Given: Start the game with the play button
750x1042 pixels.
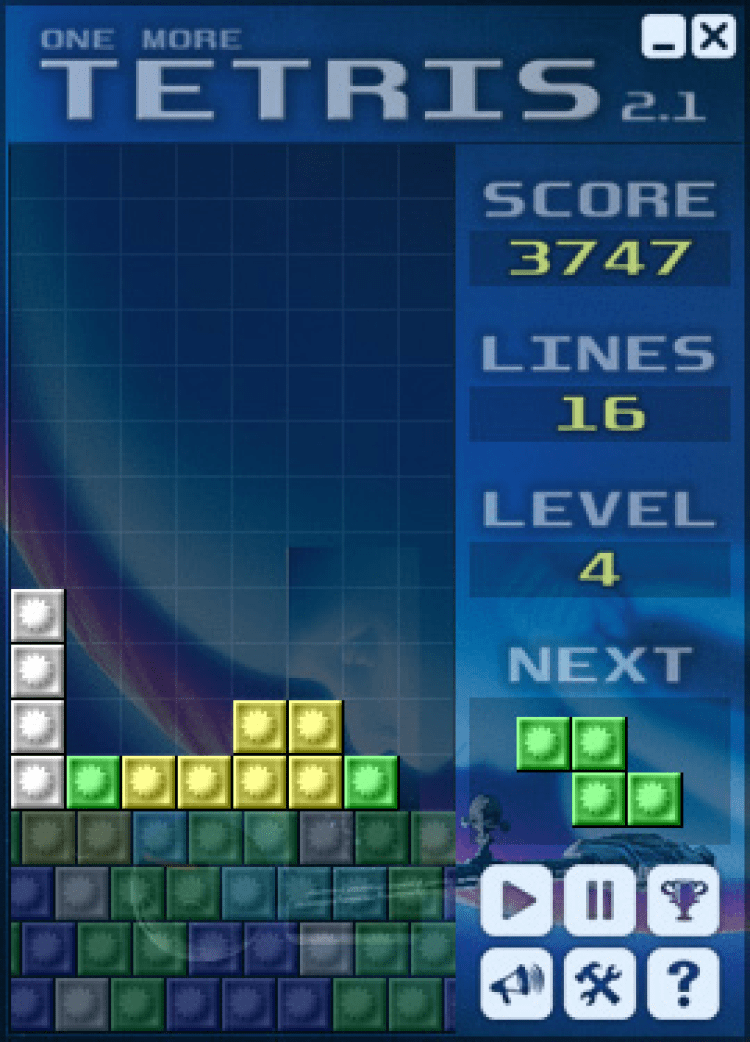Looking at the screenshot, I should pyautogui.click(x=516, y=900).
